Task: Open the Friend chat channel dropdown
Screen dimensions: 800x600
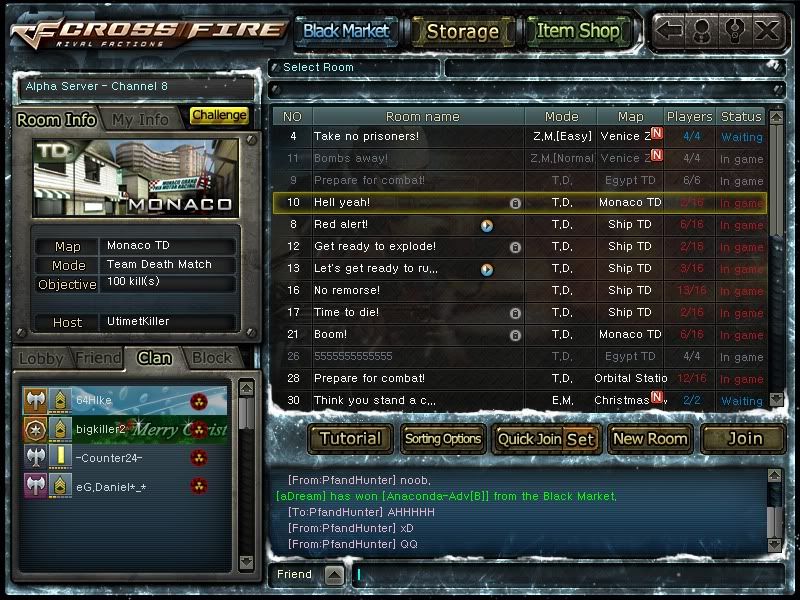Action: (x=334, y=574)
